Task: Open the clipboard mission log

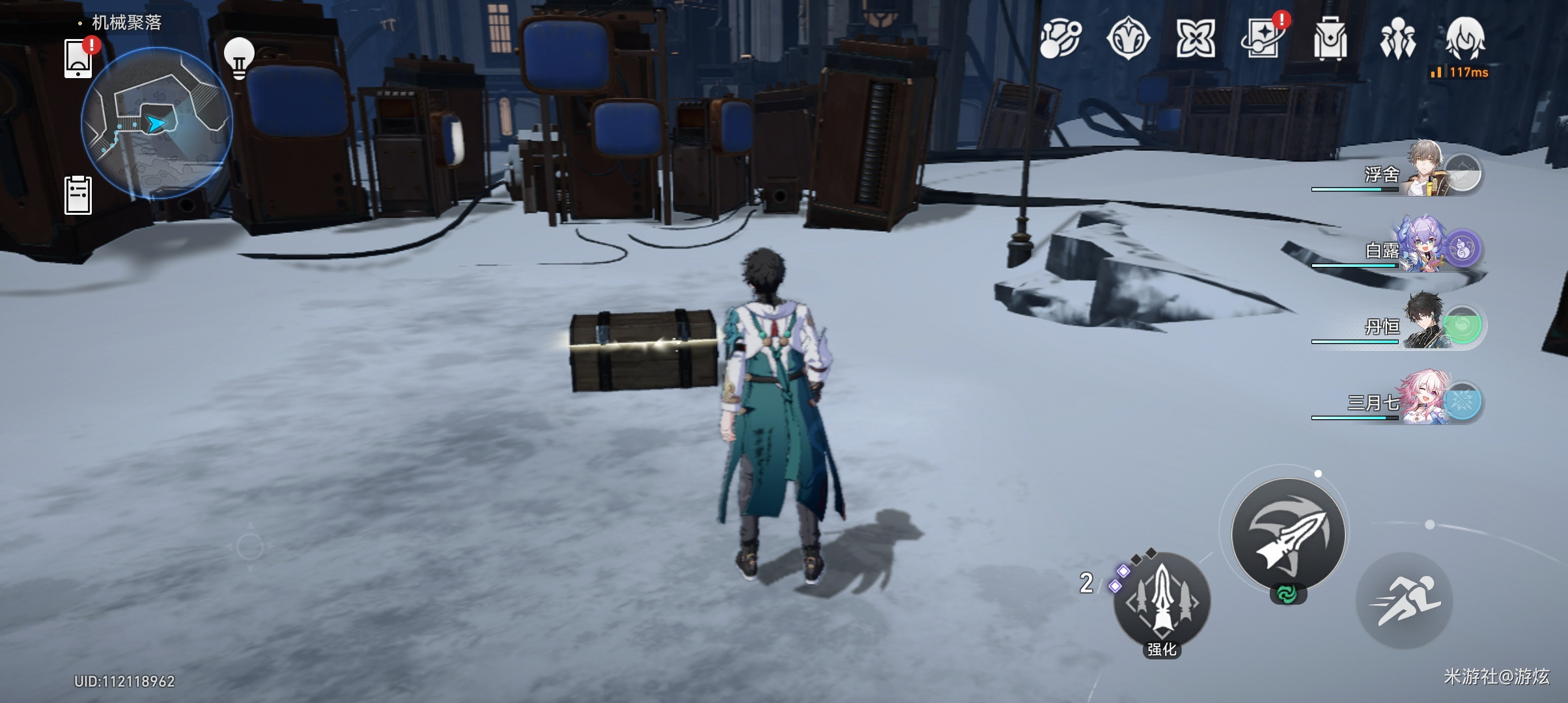Action: [x=78, y=195]
